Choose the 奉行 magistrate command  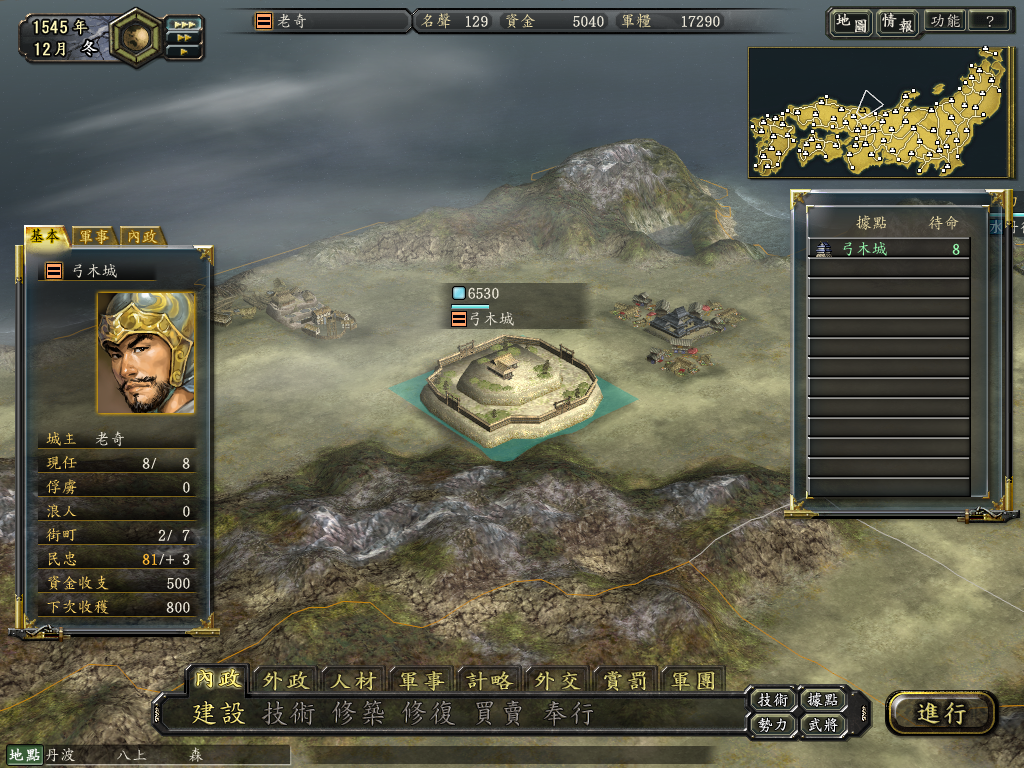pos(568,714)
